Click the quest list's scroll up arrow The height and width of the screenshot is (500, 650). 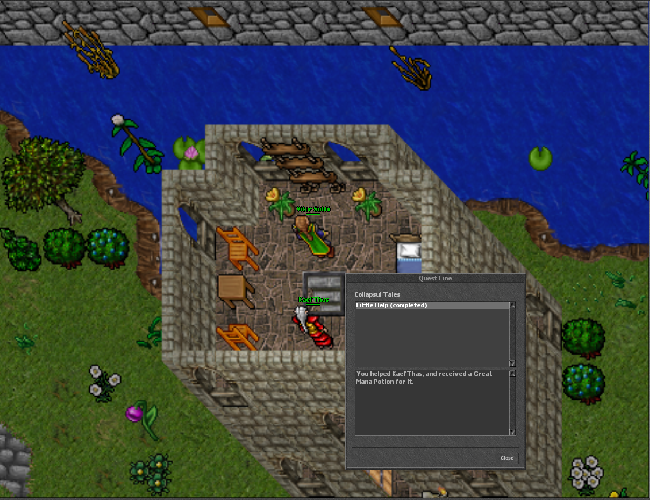(x=513, y=305)
